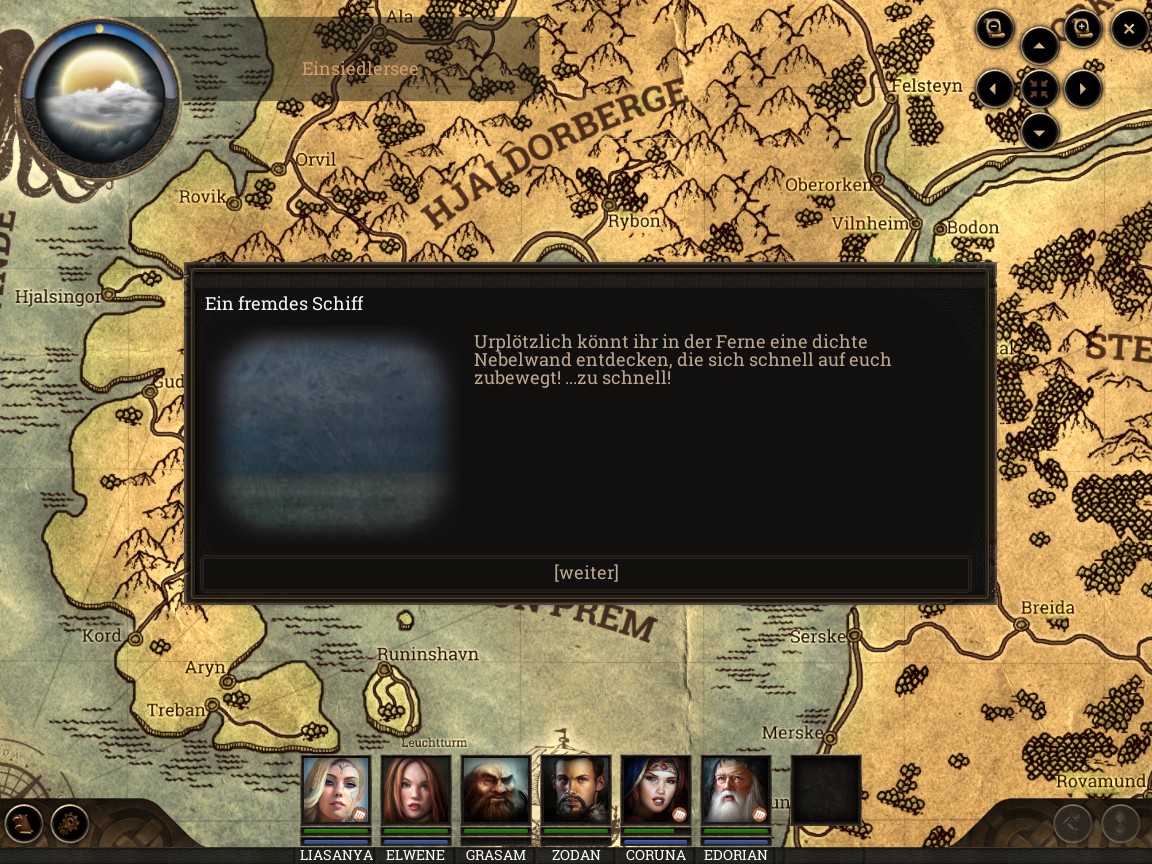This screenshot has width=1152, height=864.
Task: Zoom out the map with minus scroll
Action: coord(995,28)
